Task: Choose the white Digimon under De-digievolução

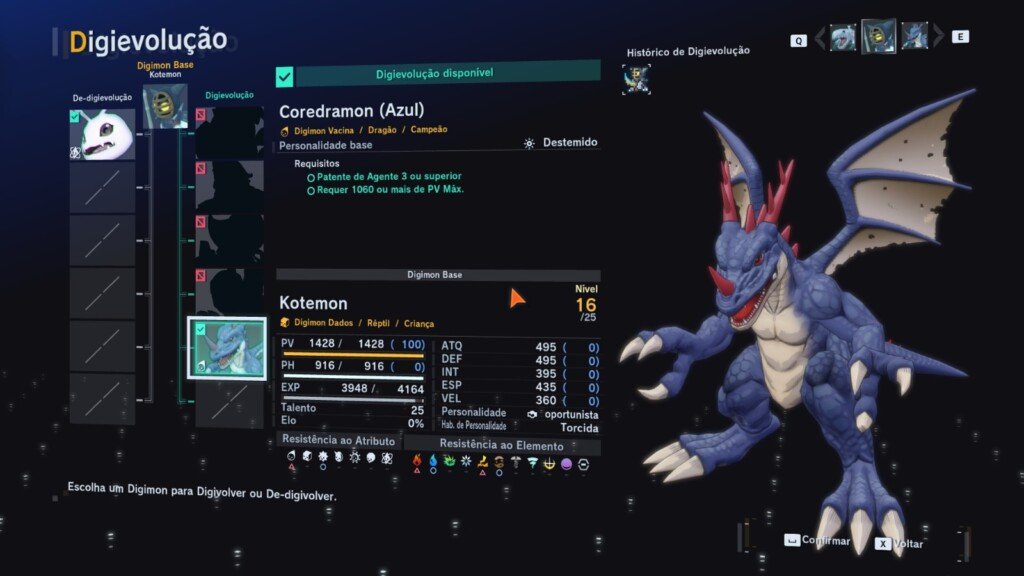Action: point(101,135)
